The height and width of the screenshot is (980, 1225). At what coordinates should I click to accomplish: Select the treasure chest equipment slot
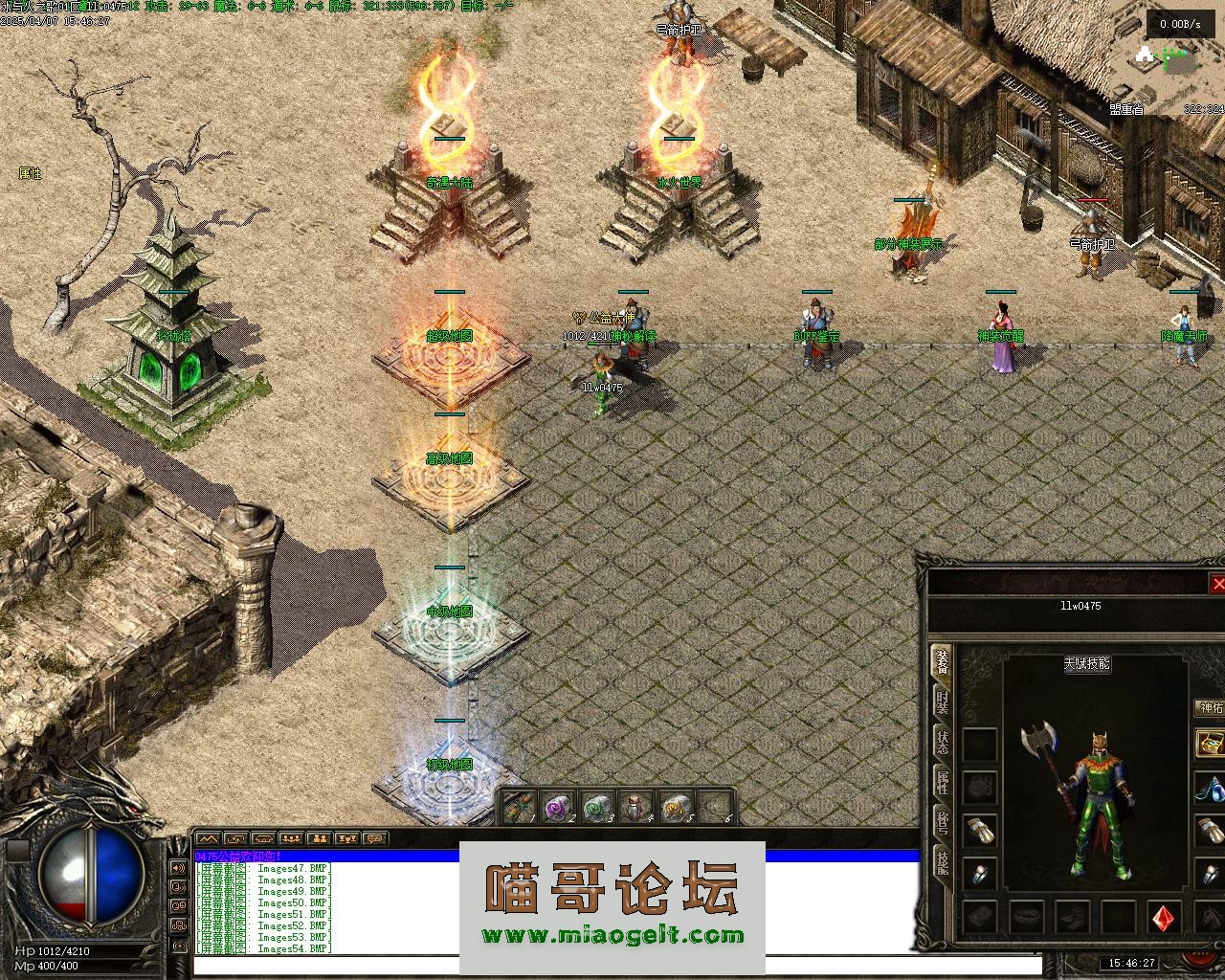click(1211, 744)
